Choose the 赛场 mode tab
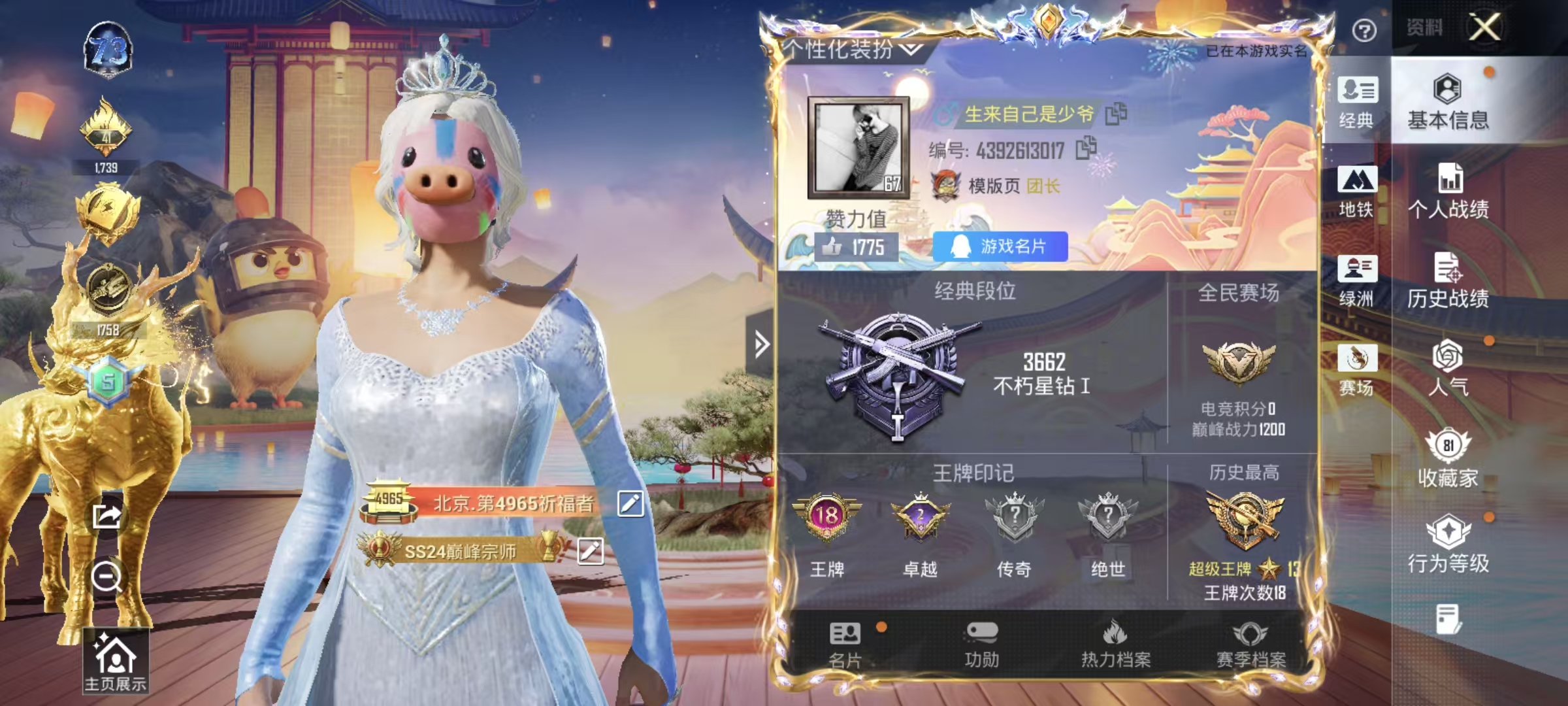The height and width of the screenshot is (706, 1568). point(1357,369)
